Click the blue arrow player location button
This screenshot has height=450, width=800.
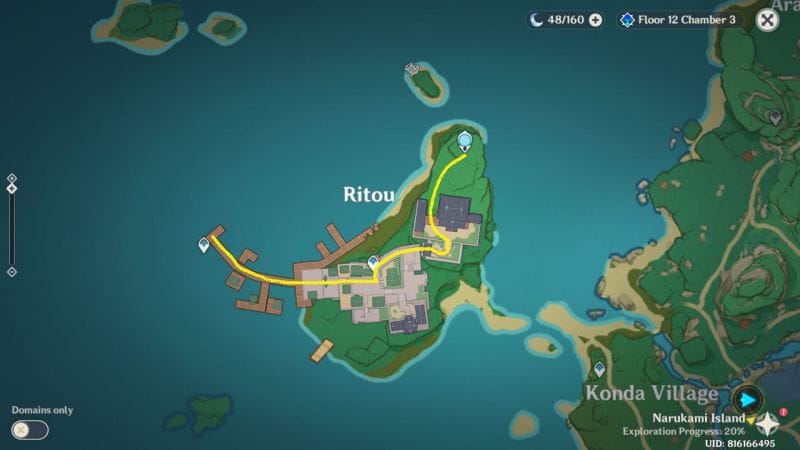tap(747, 400)
